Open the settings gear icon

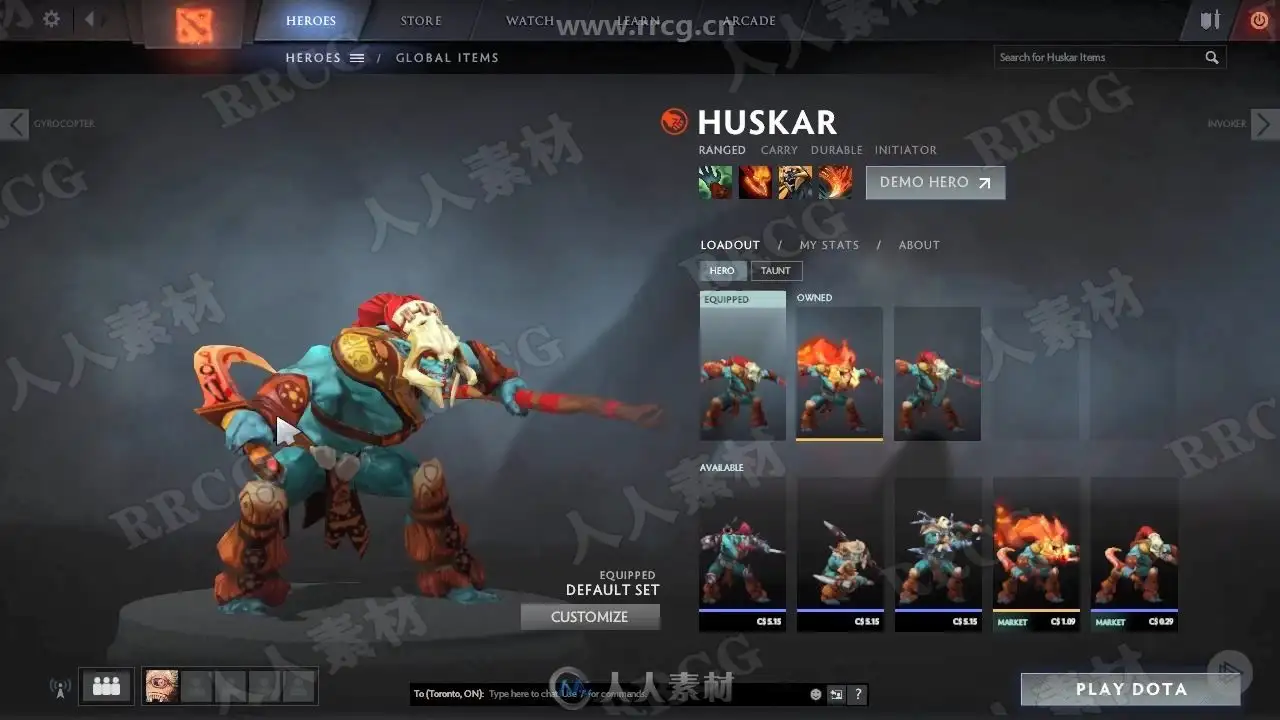click(52, 19)
